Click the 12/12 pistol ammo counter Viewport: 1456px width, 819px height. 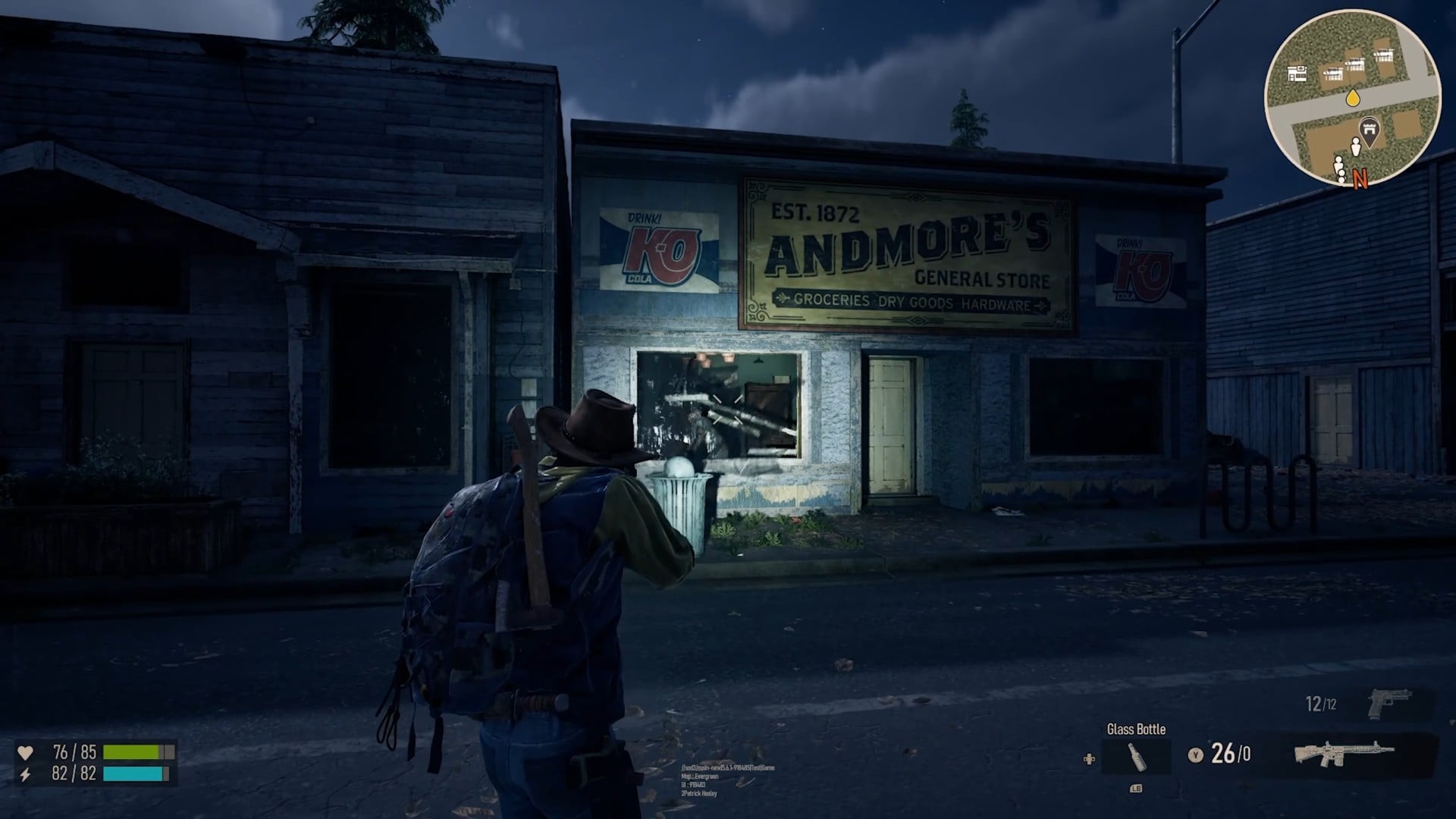pyautogui.click(x=1319, y=703)
